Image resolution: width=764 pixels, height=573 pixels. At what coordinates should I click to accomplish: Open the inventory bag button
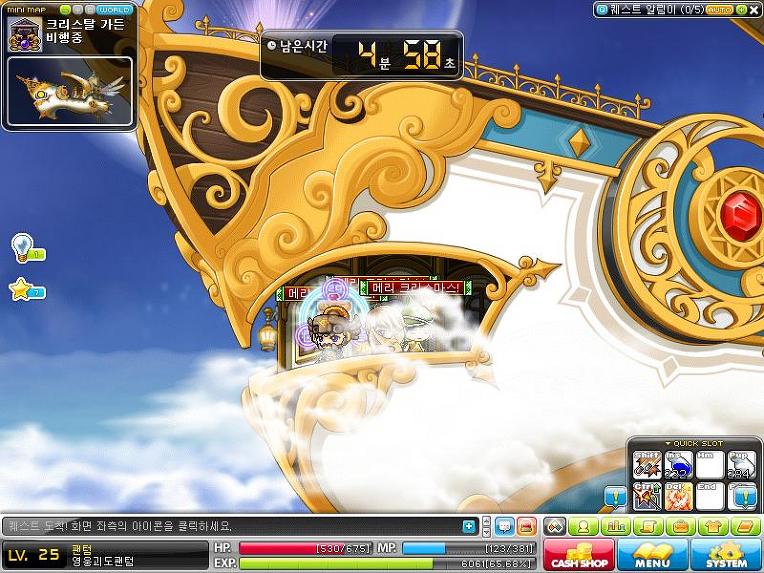coord(681,526)
